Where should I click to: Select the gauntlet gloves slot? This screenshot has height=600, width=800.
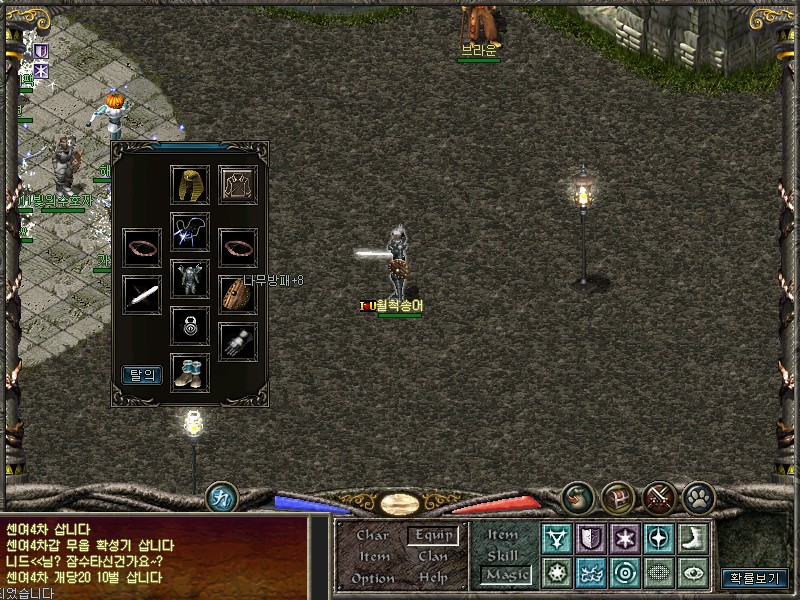(x=238, y=341)
